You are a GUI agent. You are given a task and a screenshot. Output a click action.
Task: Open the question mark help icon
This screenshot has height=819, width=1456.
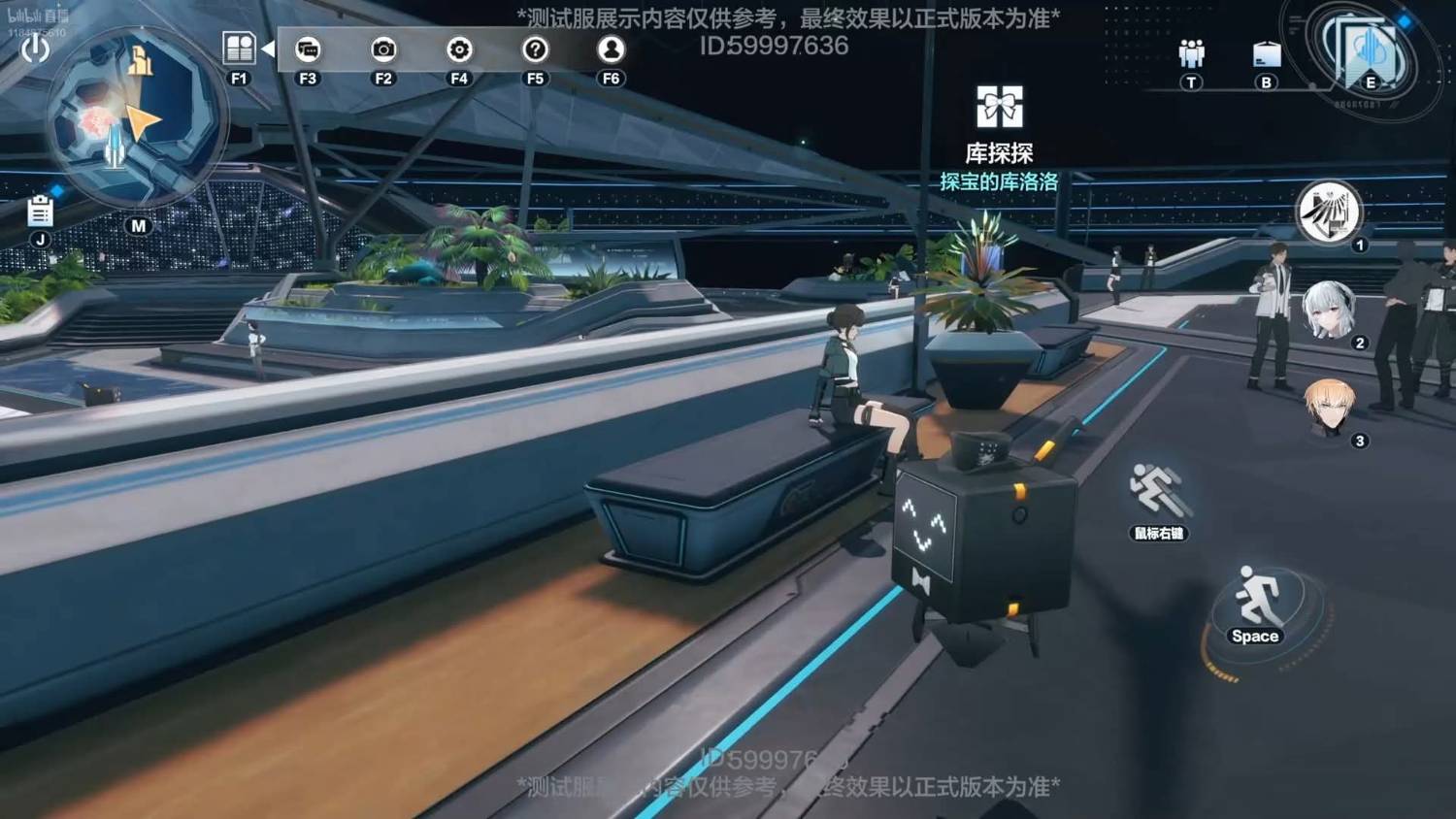coord(535,49)
